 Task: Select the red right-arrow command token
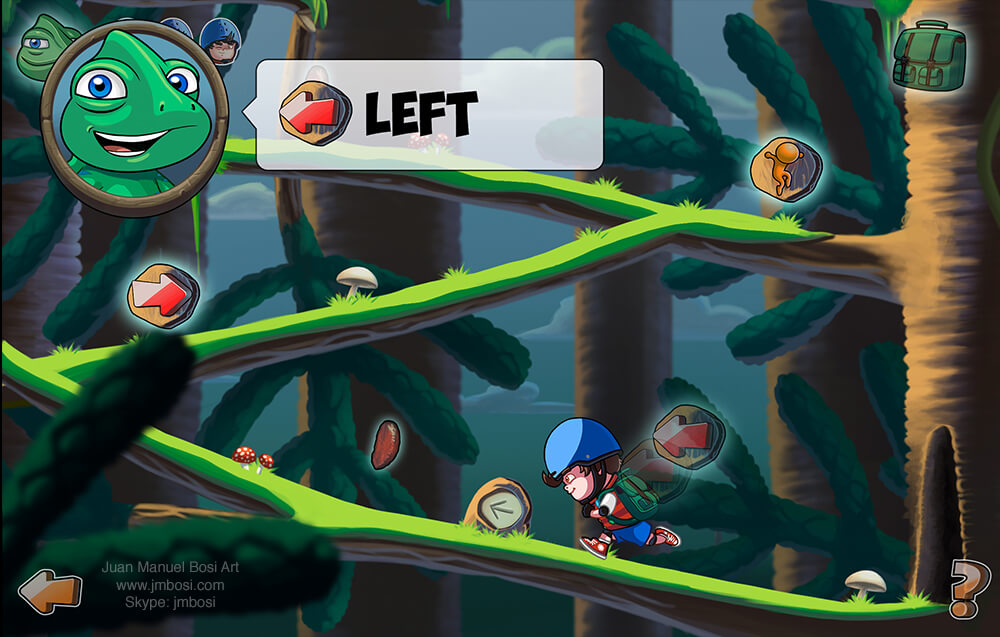pyautogui.click(x=163, y=296)
